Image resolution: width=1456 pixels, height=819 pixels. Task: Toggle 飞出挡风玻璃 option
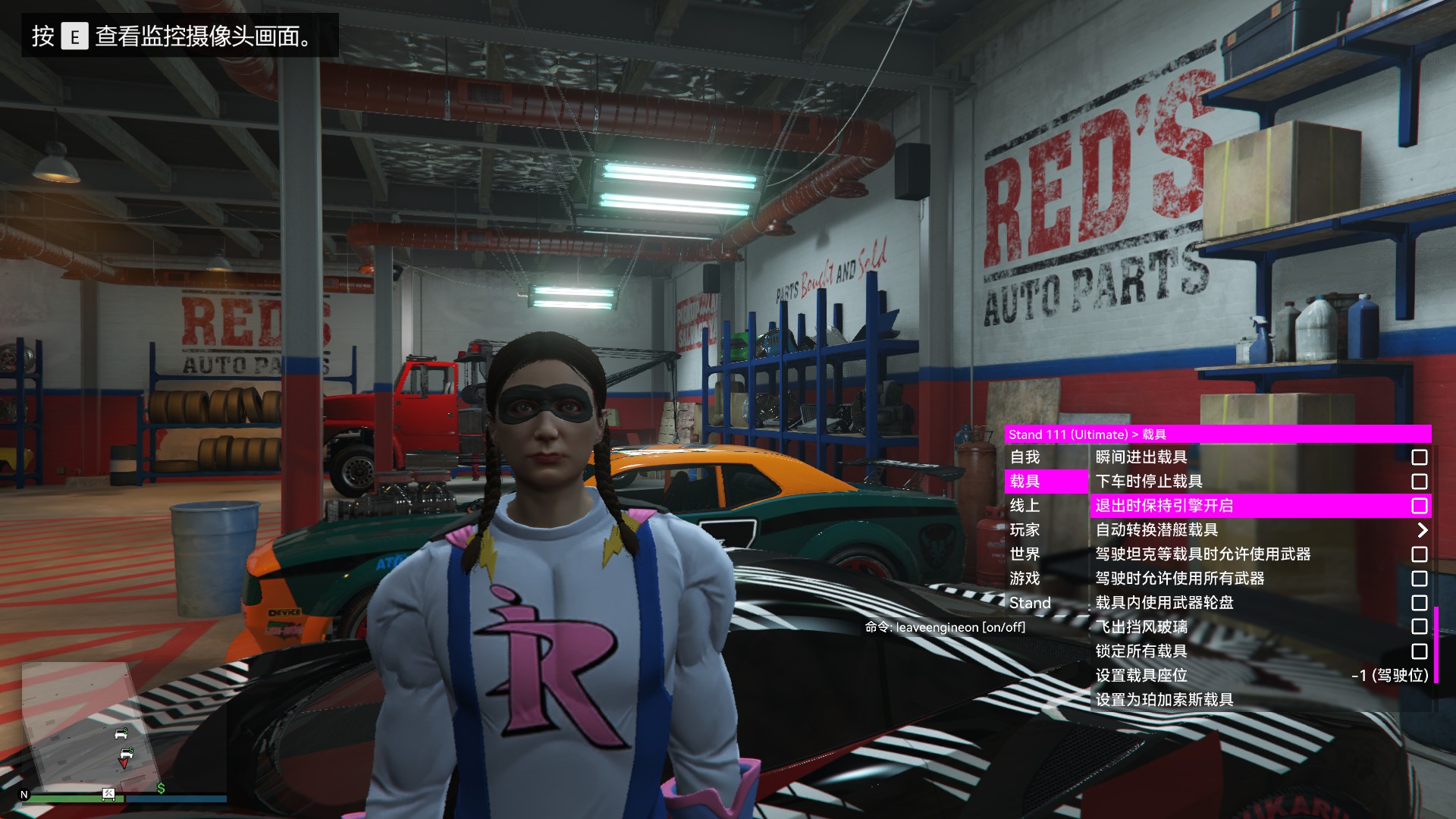pyautogui.click(x=1419, y=627)
